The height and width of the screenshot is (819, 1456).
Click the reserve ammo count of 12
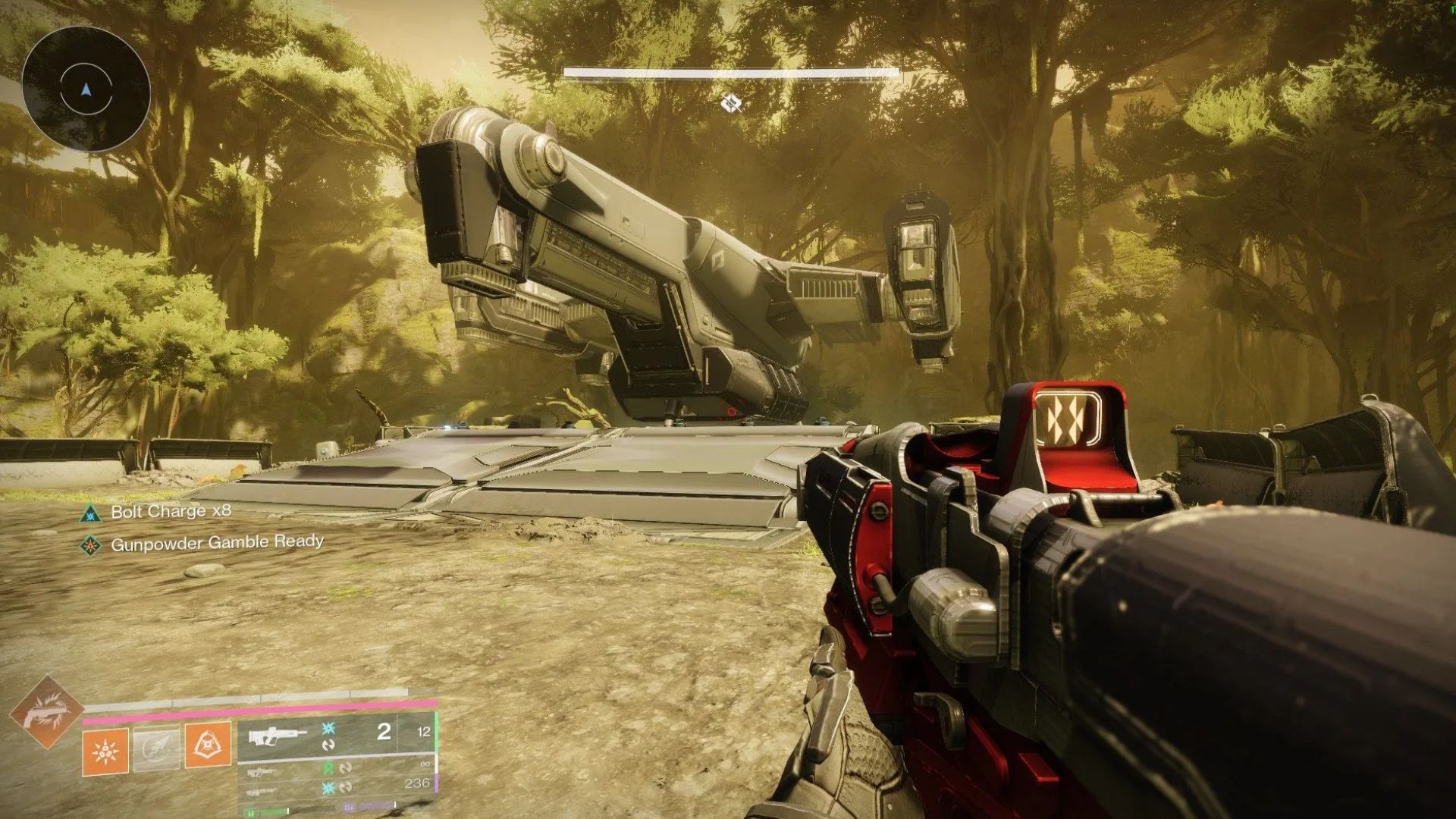click(424, 731)
